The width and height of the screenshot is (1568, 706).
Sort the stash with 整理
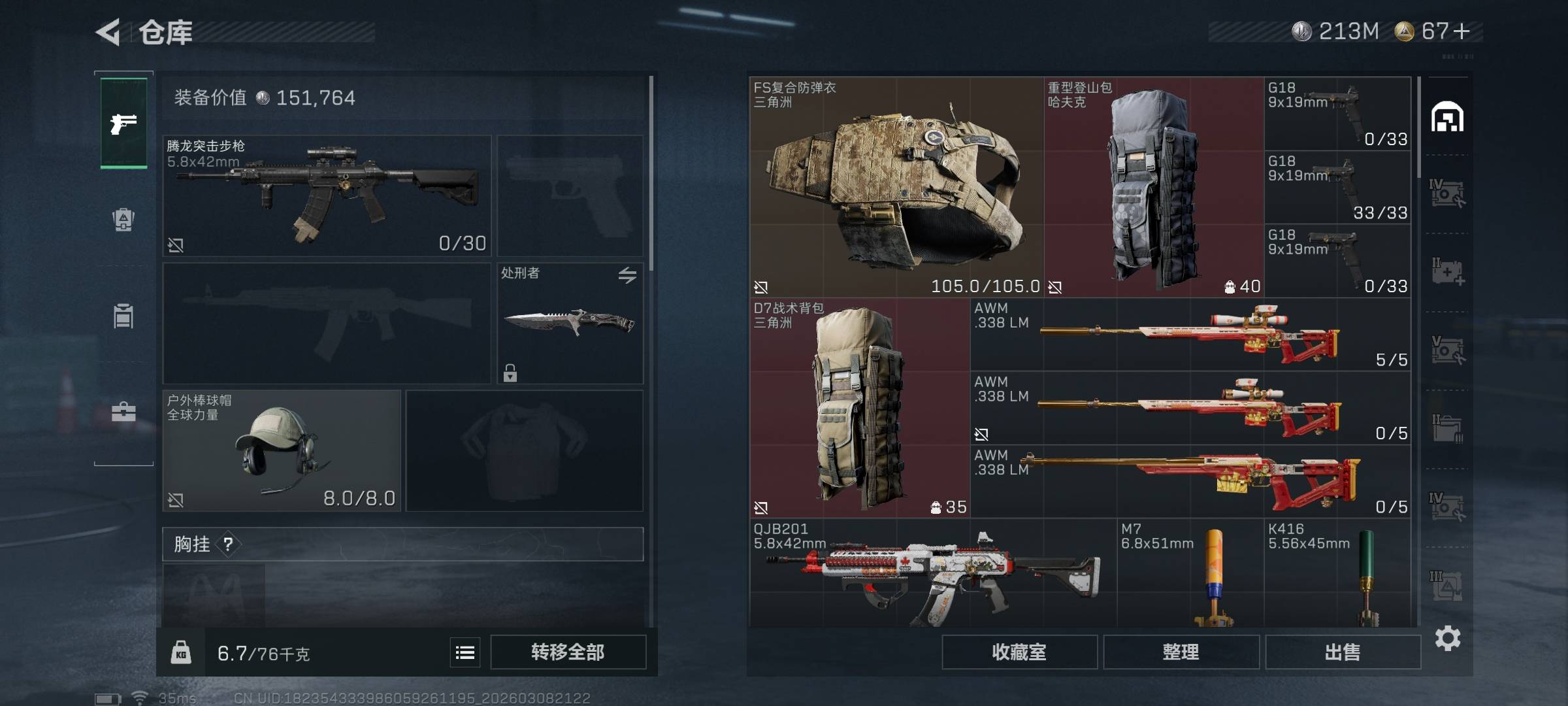tap(1181, 652)
